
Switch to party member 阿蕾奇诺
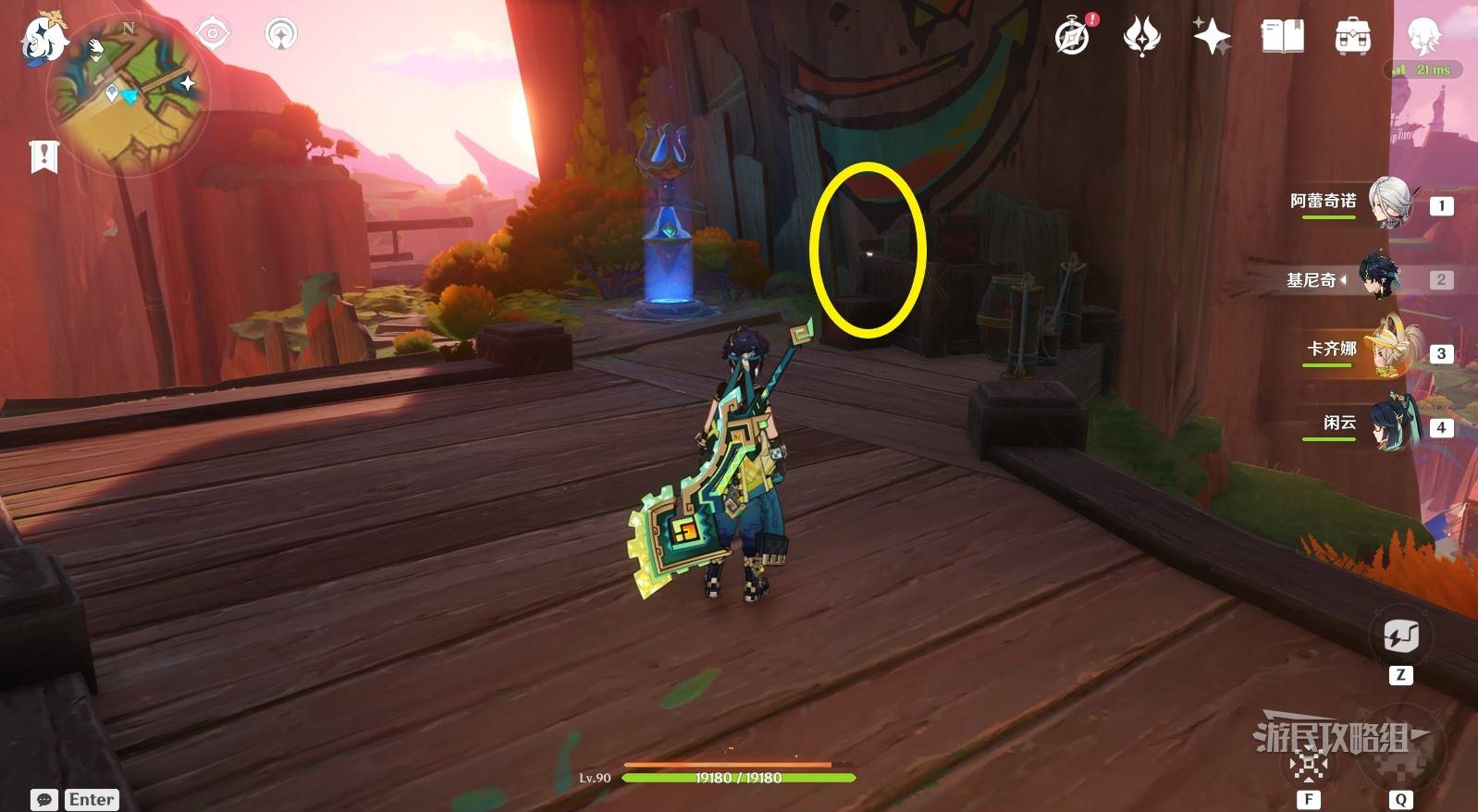1389,203
